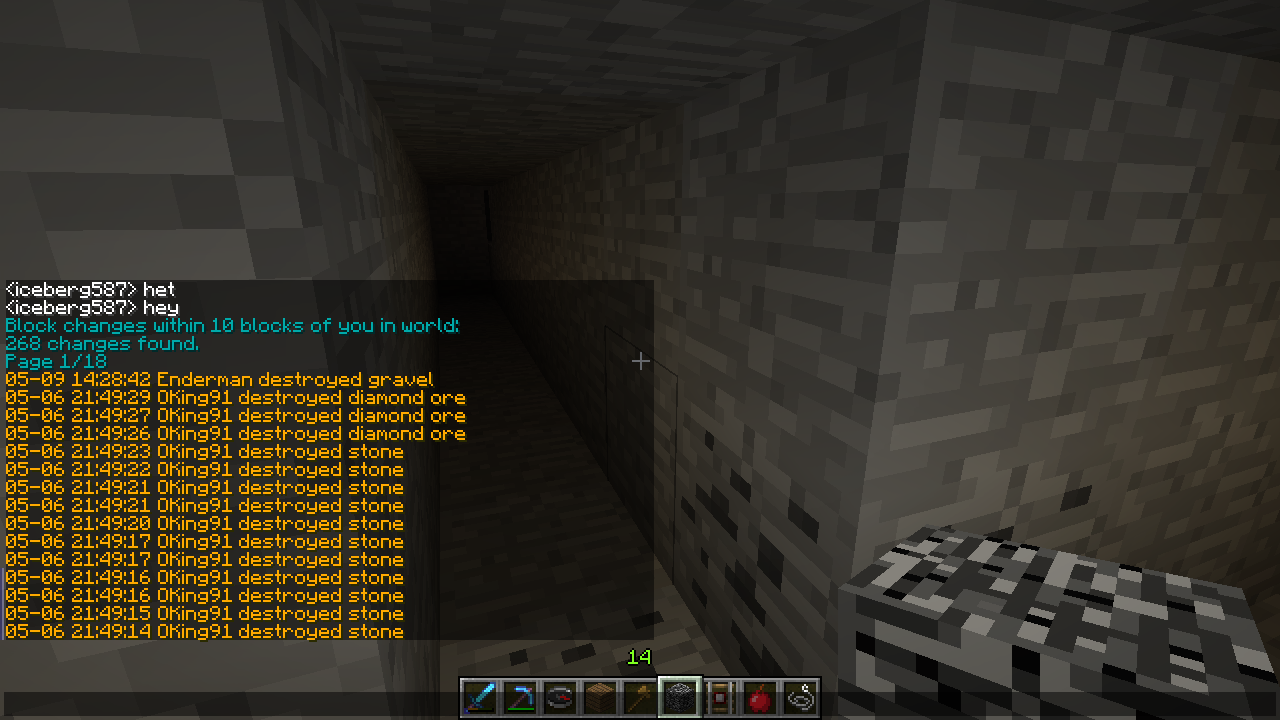Click iceberg587's 'hey' chat message

coord(90,307)
